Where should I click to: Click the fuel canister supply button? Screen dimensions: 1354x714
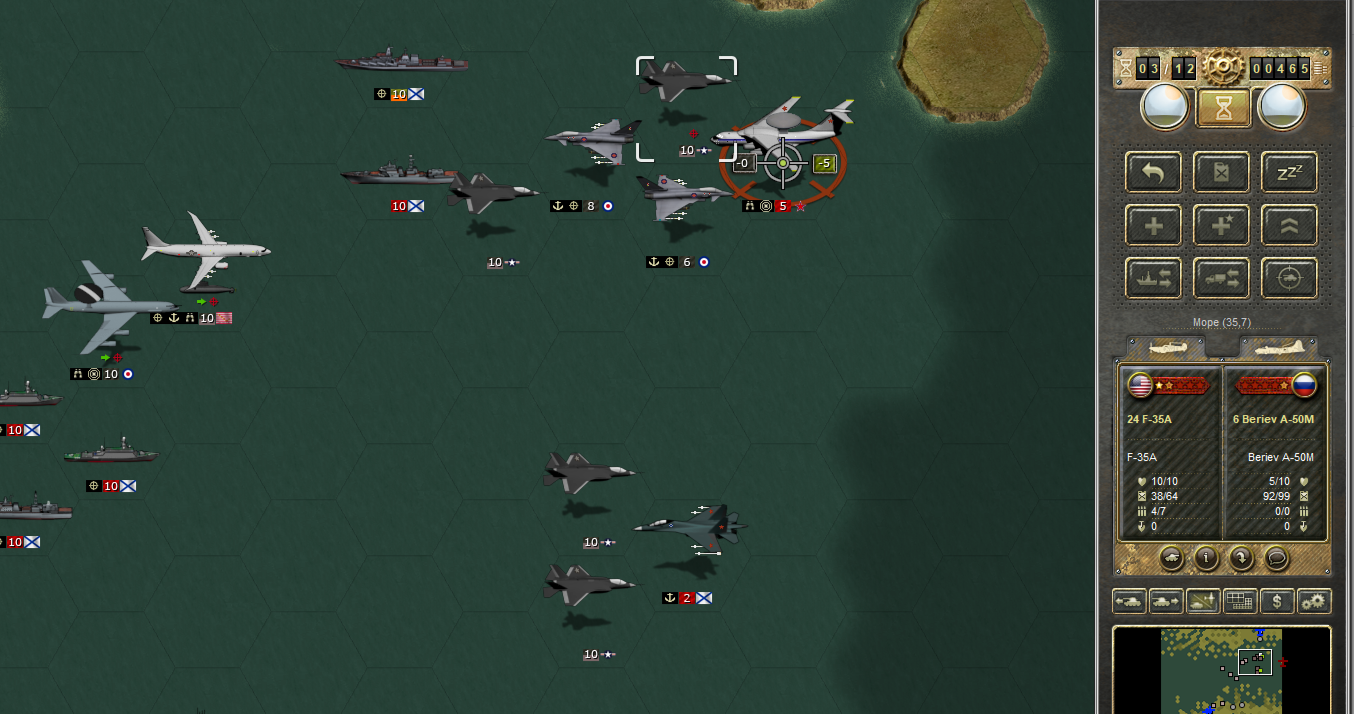[x=1221, y=172]
